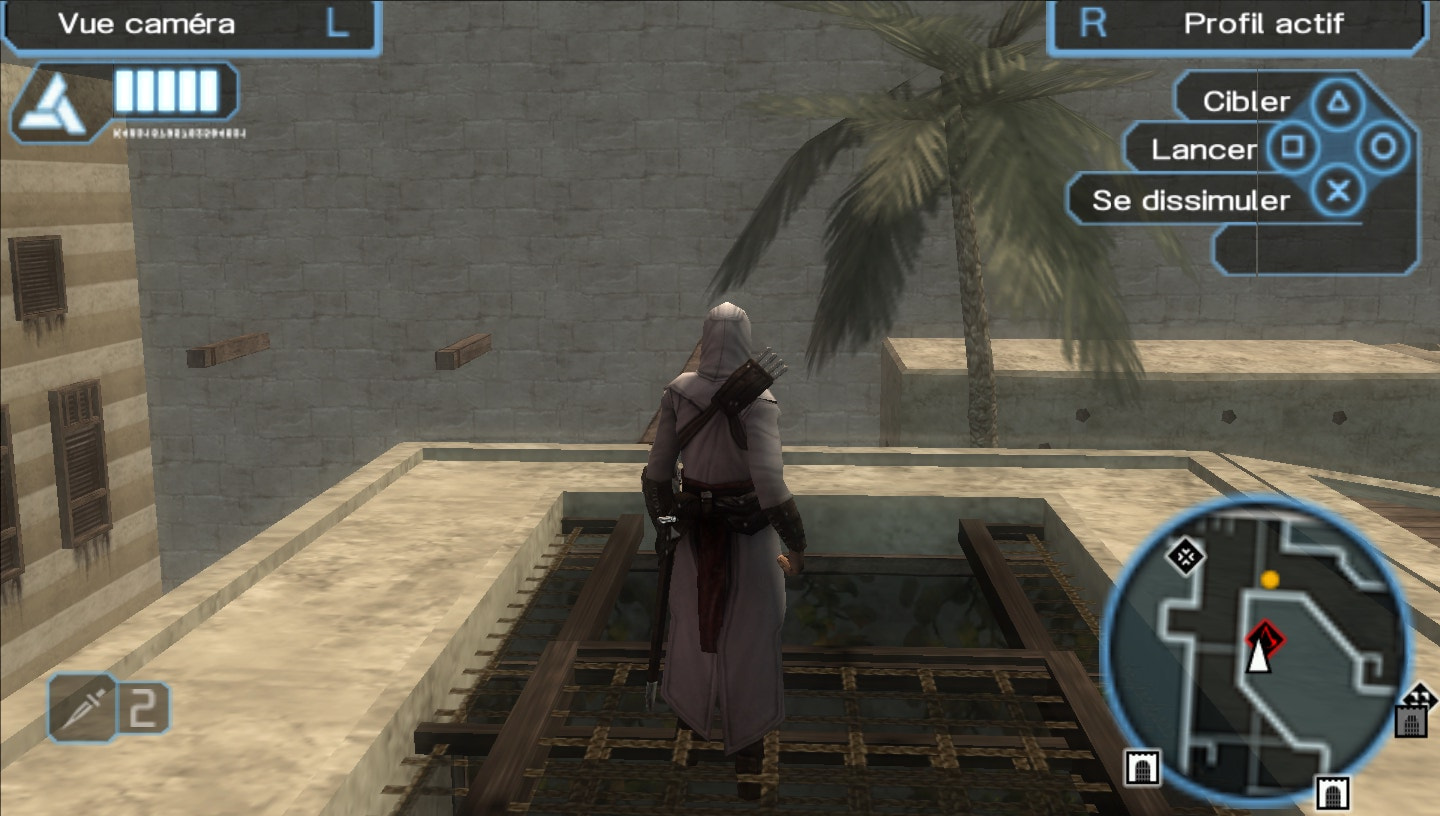1440x816 pixels.
Task: Click the gate tower icon below the minimap
Action: 1332,791
